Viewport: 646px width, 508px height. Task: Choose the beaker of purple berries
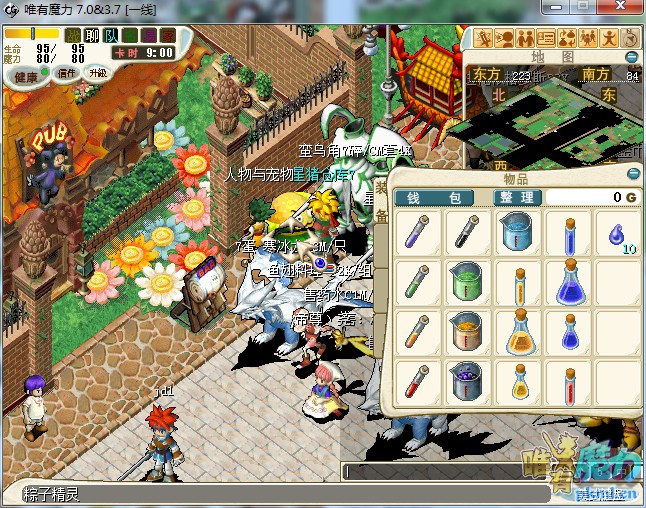(x=467, y=382)
